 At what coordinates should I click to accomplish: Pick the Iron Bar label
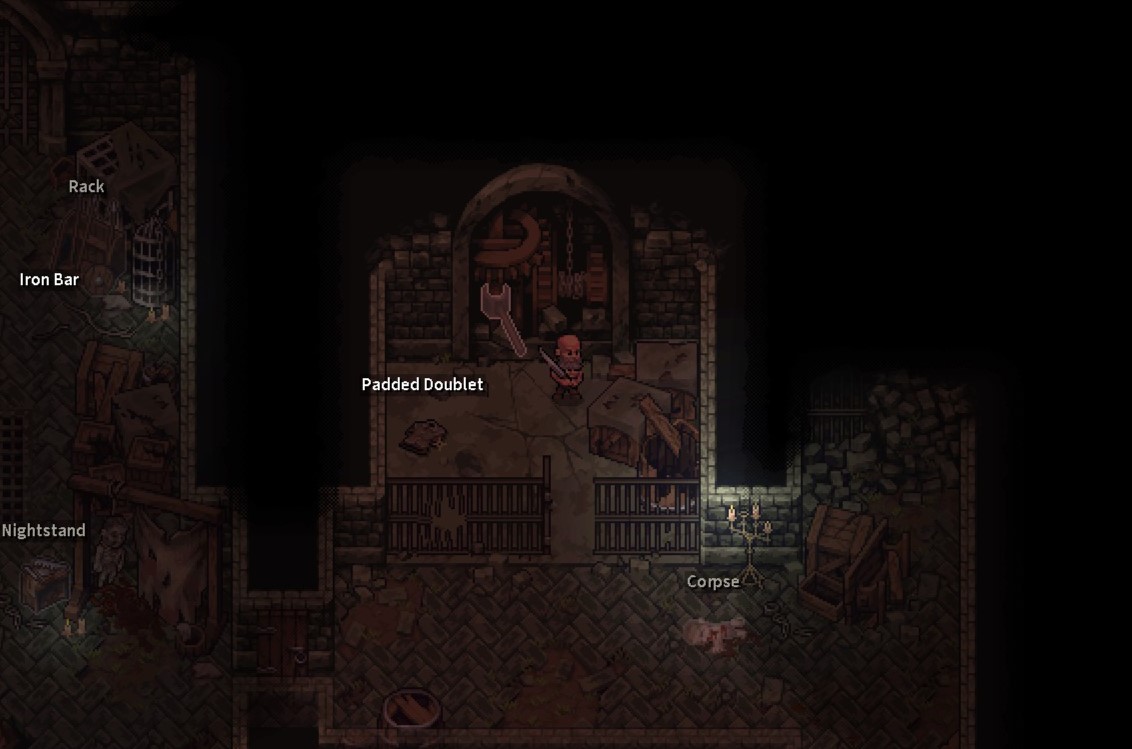[x=49, y=279]
